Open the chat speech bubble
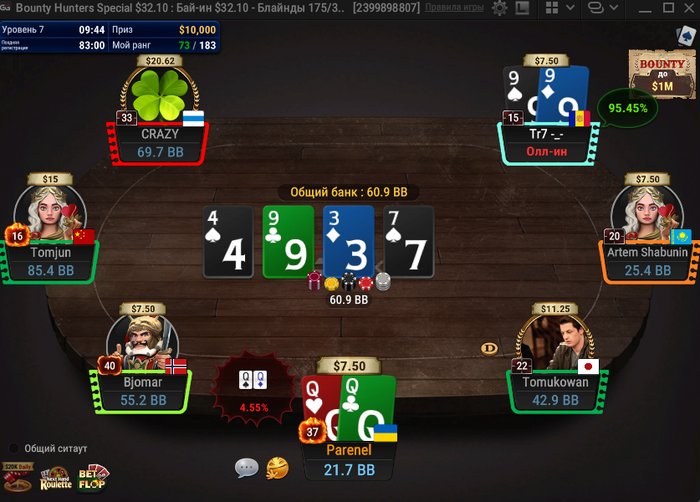This screenshot has height=502, width=700. tap(247, 467)
